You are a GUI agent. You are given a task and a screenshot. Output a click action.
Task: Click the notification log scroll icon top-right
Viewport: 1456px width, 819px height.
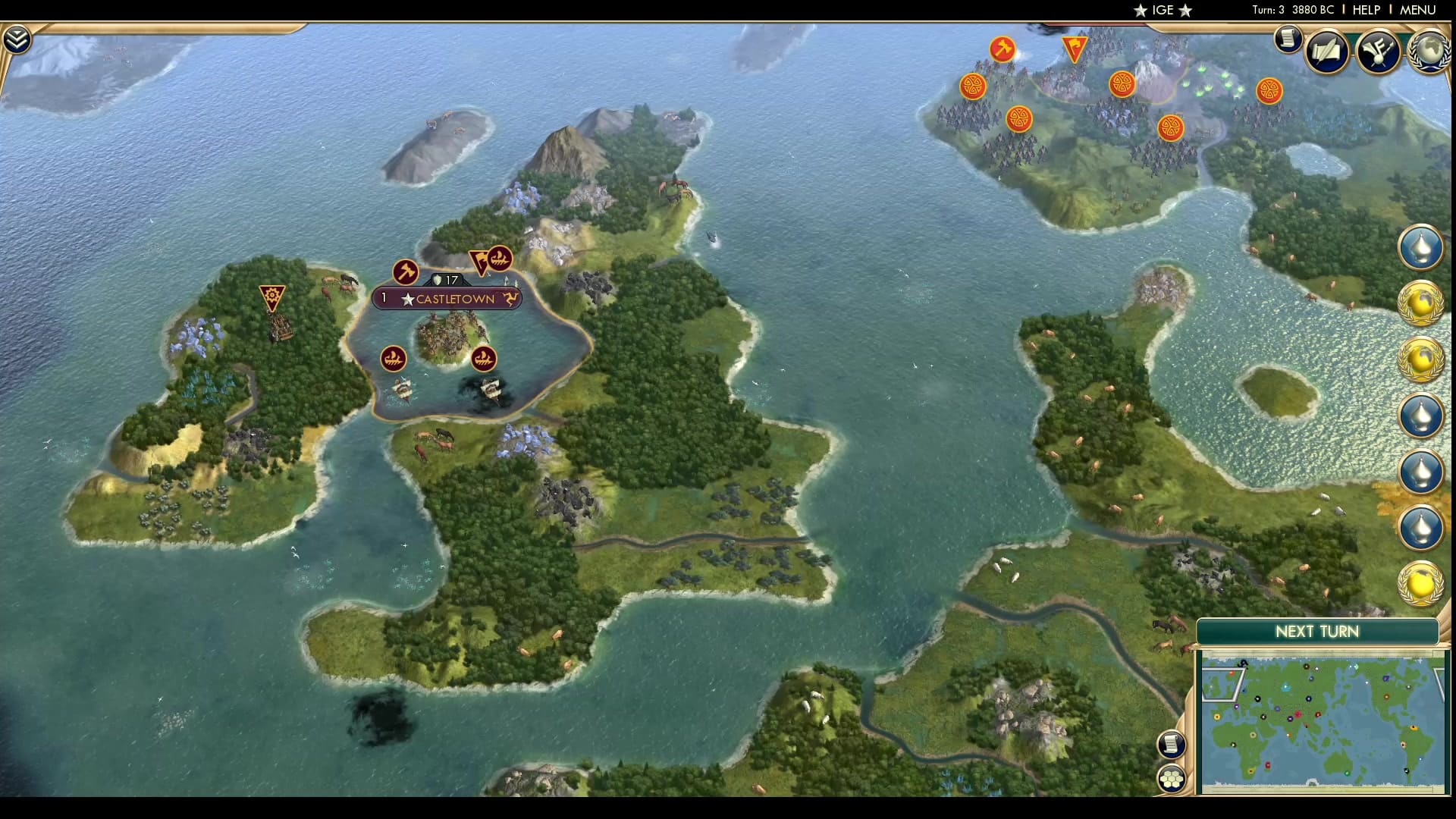click(x=1287, y=39)
